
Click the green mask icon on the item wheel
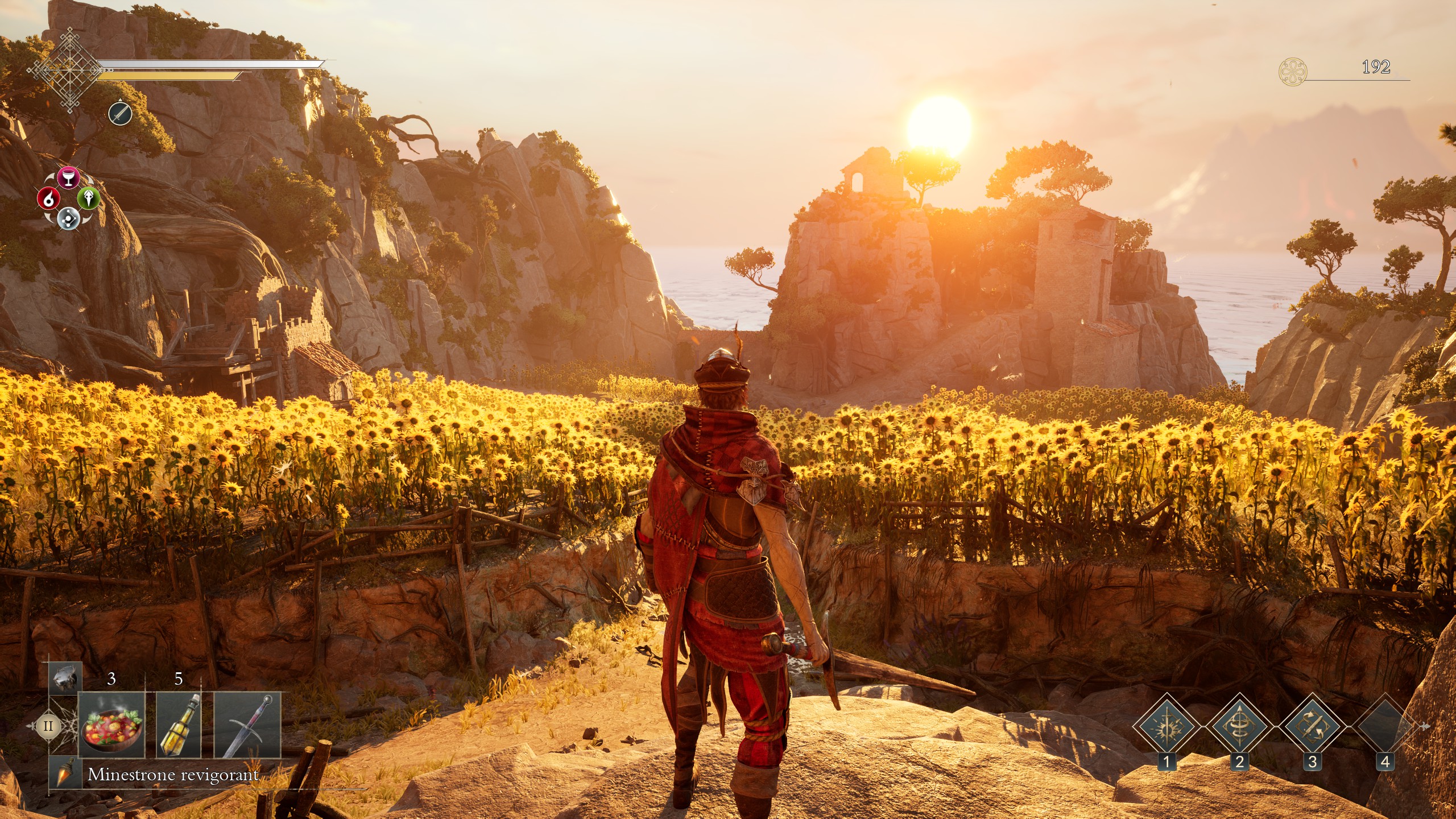tap(89, 197)
